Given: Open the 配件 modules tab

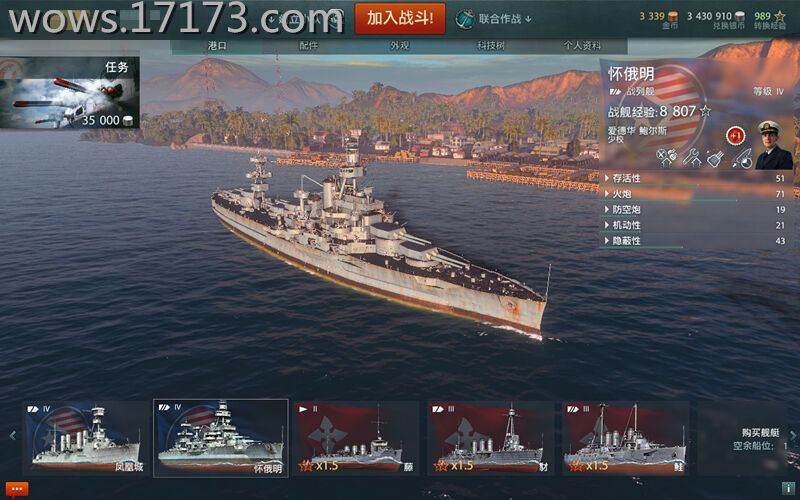Looking at the screenshot, I should tap(309, 46).
